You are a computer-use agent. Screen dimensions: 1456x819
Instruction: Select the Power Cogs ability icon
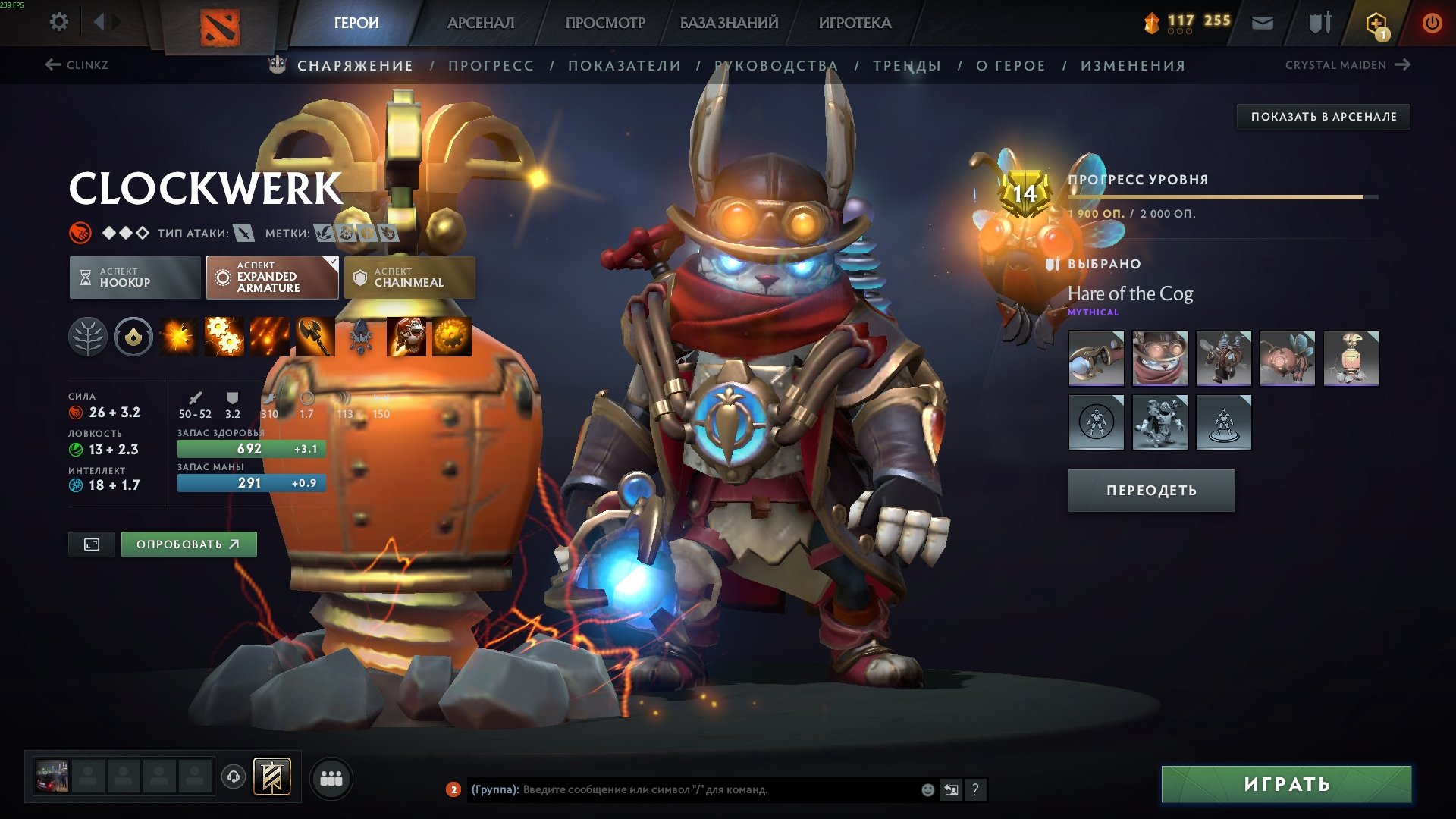pos(225,337)
